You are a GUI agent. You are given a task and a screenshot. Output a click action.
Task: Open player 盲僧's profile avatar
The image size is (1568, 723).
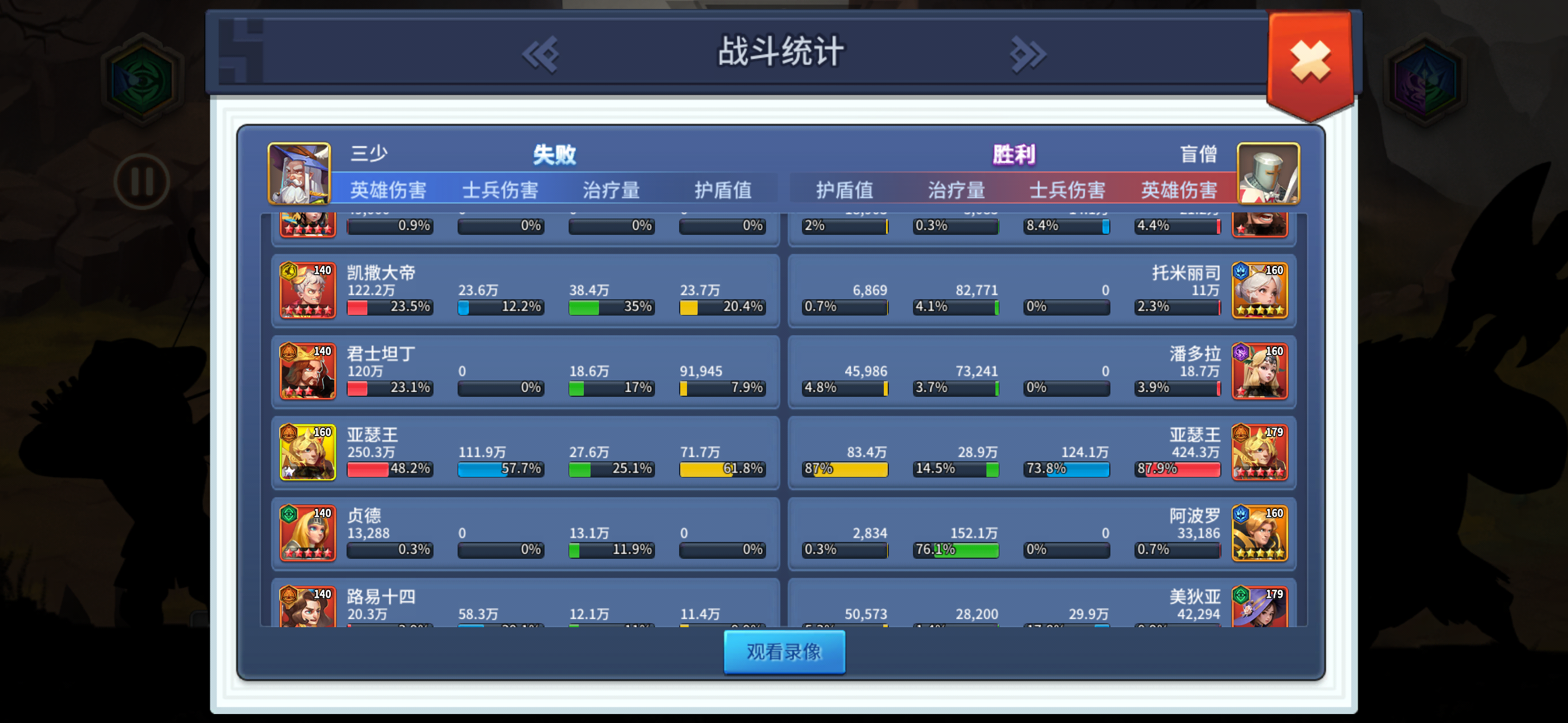coord(1269,173)
